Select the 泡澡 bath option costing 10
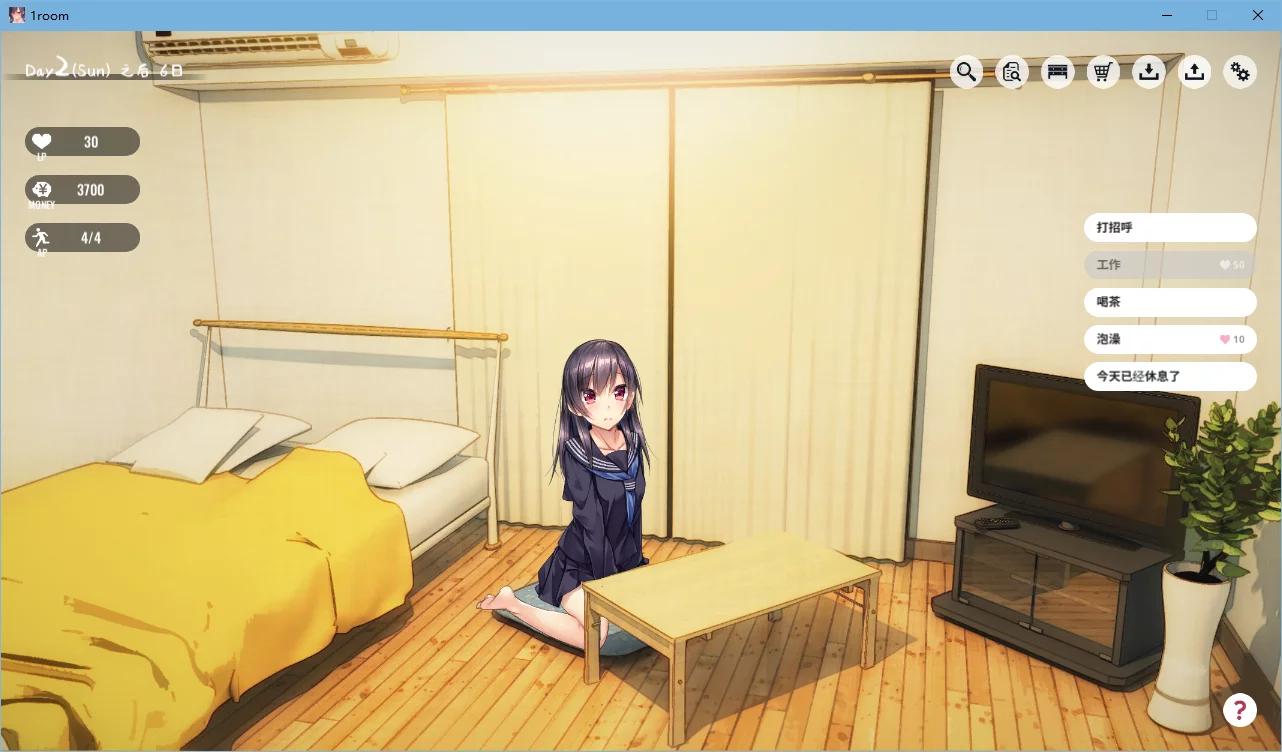The width and height of the screenshot is (1282, 752). [1170, 339]
